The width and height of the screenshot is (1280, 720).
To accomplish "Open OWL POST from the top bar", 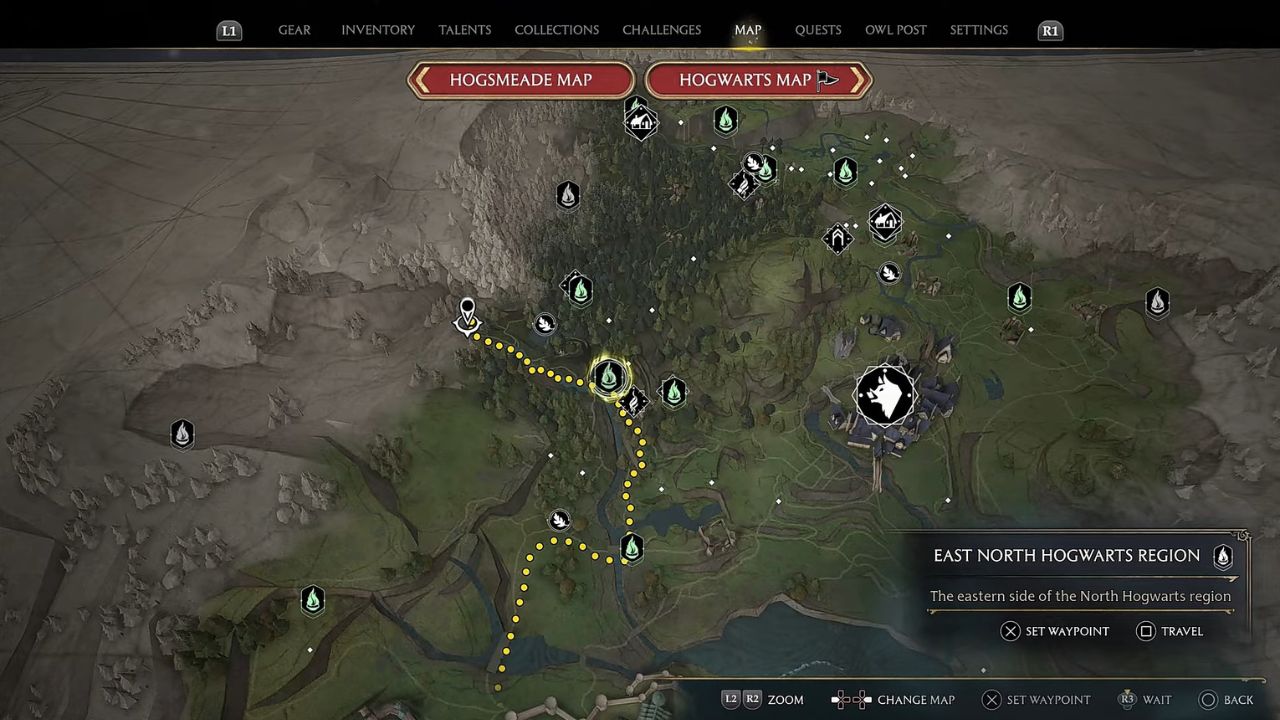I will [x=896, y=30].
